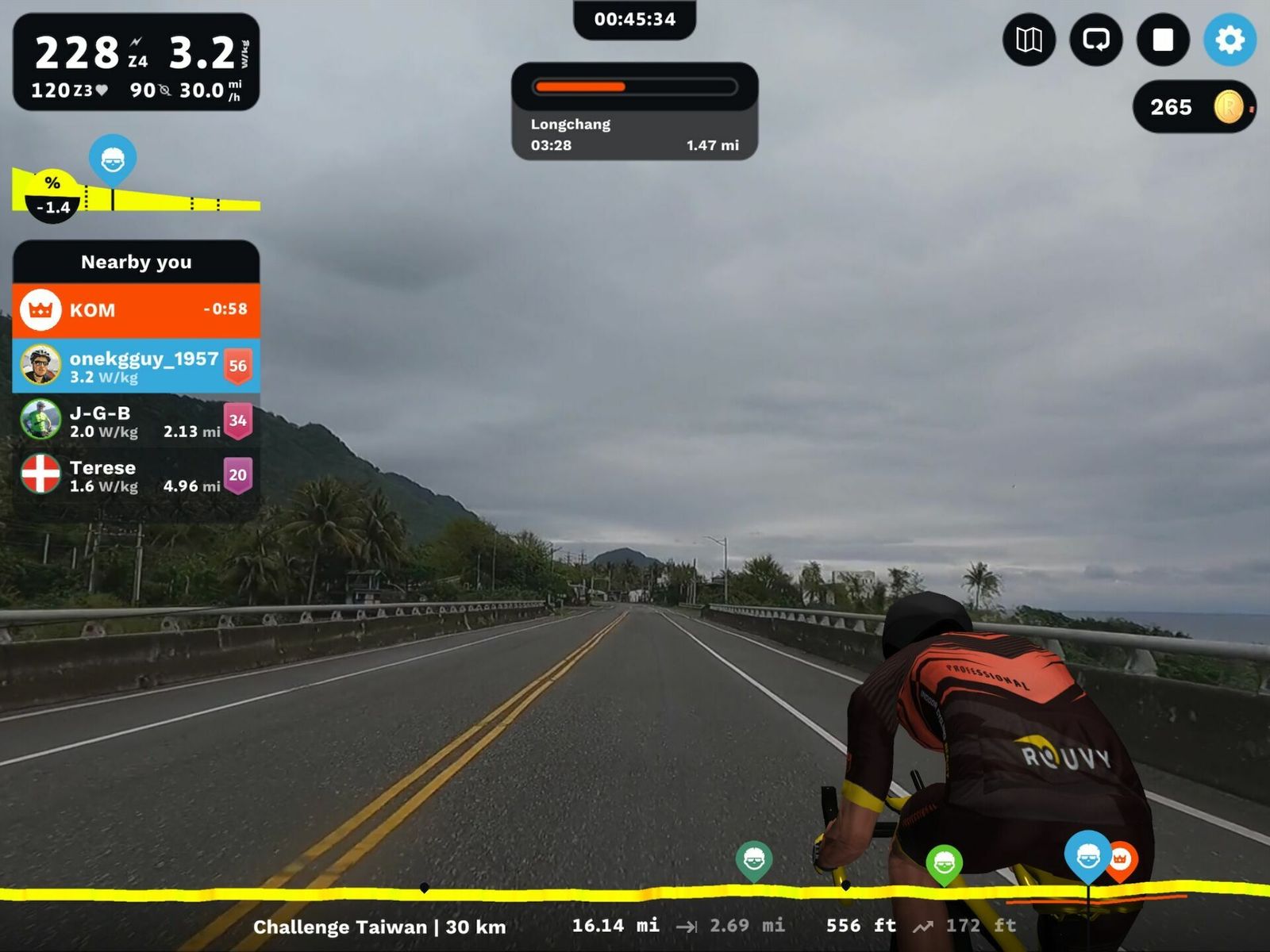The width and height of the screenshot is (1270, 952).
Task: Open the blue gear settings
Action: 1230,40
